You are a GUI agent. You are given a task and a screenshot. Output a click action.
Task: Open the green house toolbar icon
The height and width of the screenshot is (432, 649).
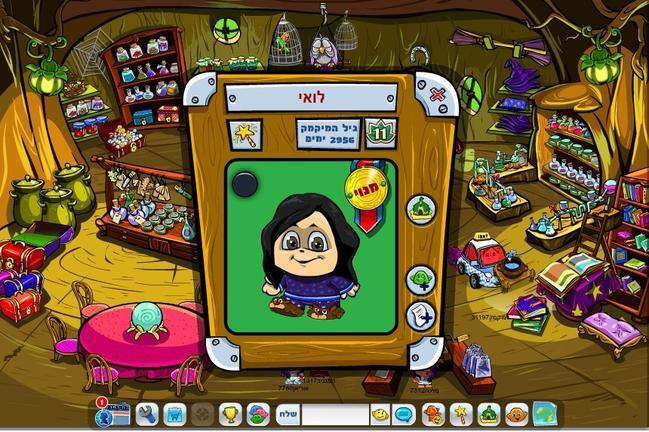point(488,414)
